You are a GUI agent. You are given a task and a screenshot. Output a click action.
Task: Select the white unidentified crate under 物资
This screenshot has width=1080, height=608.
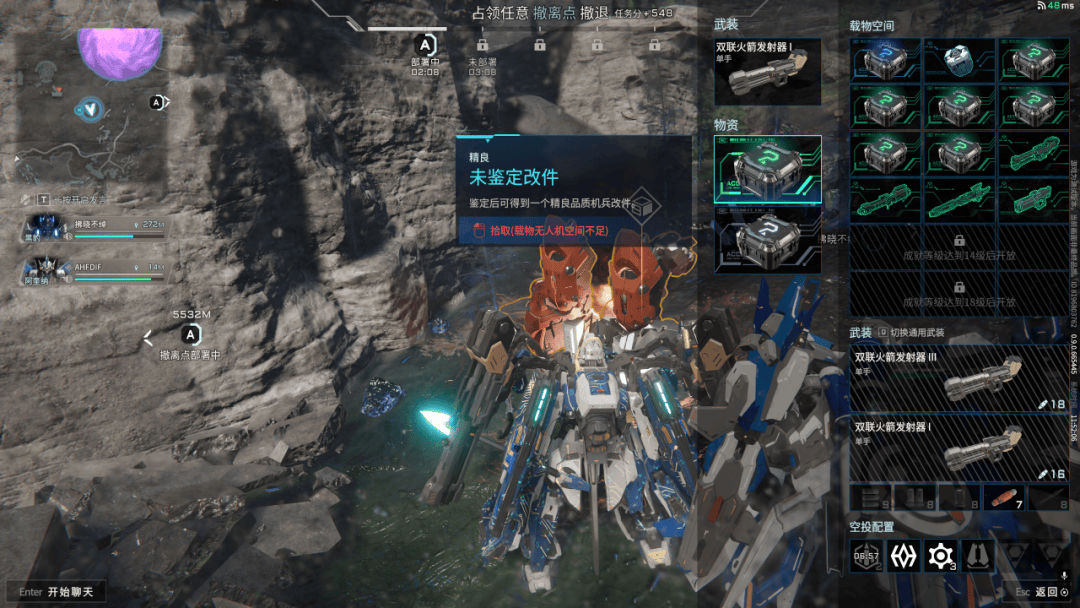pyautogui.click(x=767, y=241)
